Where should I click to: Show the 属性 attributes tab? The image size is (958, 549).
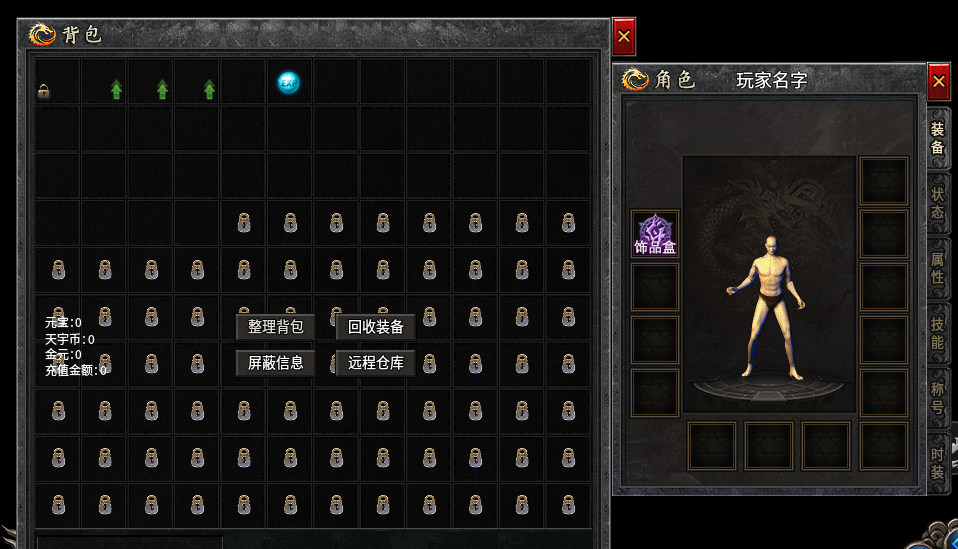pos(938,267)
